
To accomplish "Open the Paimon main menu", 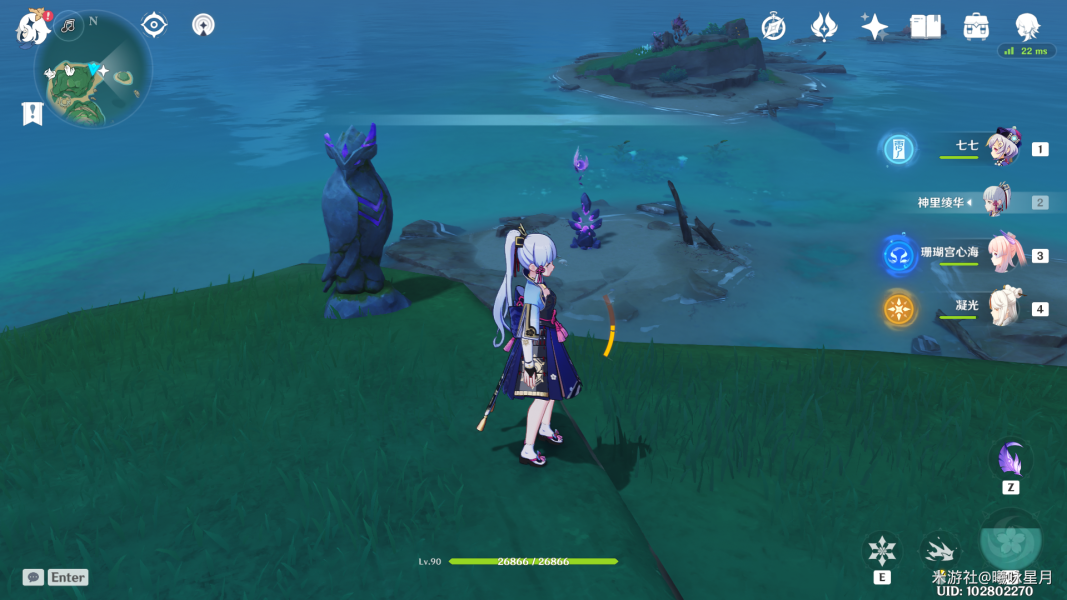I will (32, 27).
